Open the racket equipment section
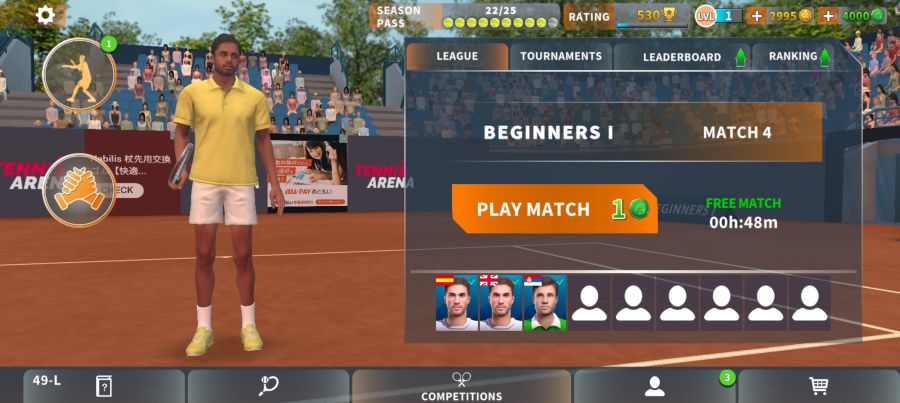The height and width of the screenshot is (403, 900). pos(268,386)
